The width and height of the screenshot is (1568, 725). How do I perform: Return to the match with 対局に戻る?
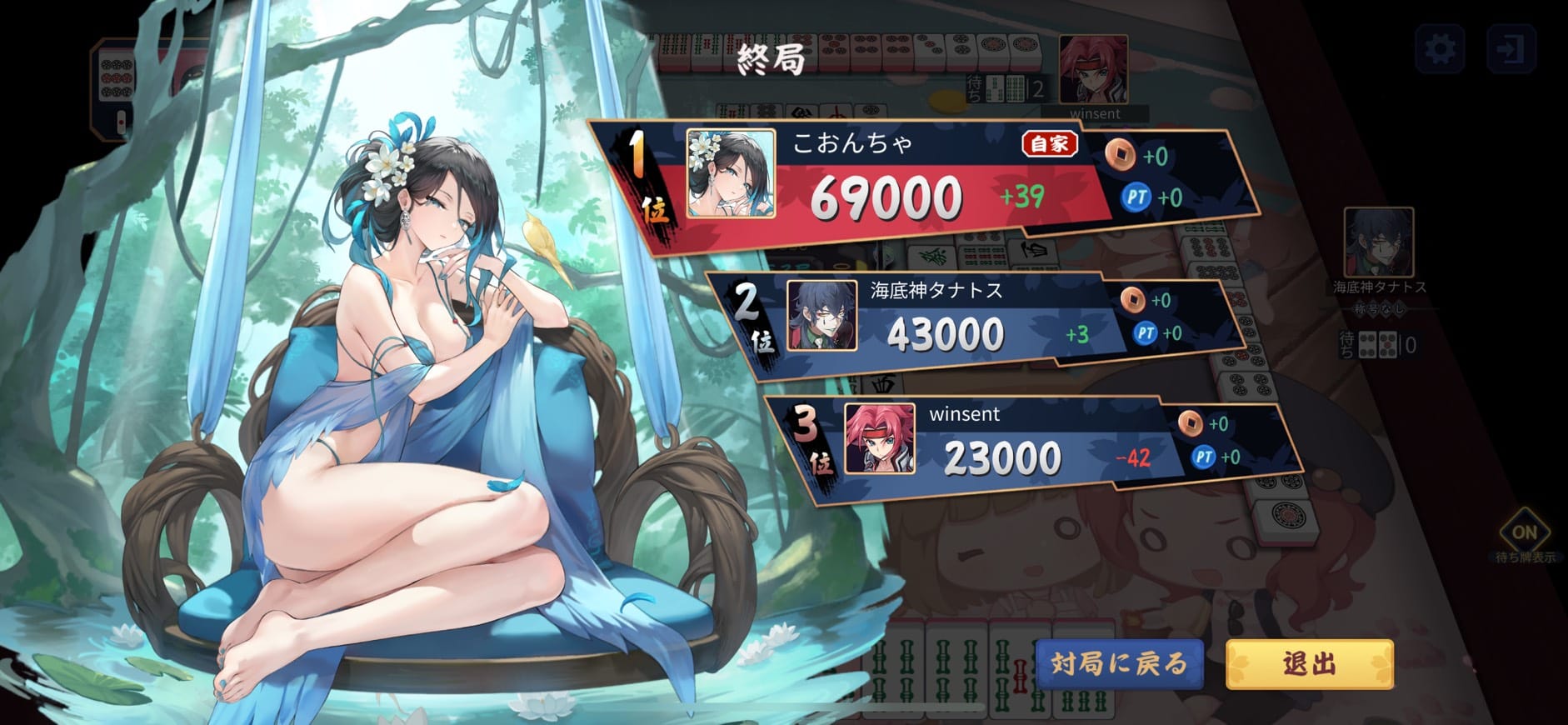[x=1119, y=664]
